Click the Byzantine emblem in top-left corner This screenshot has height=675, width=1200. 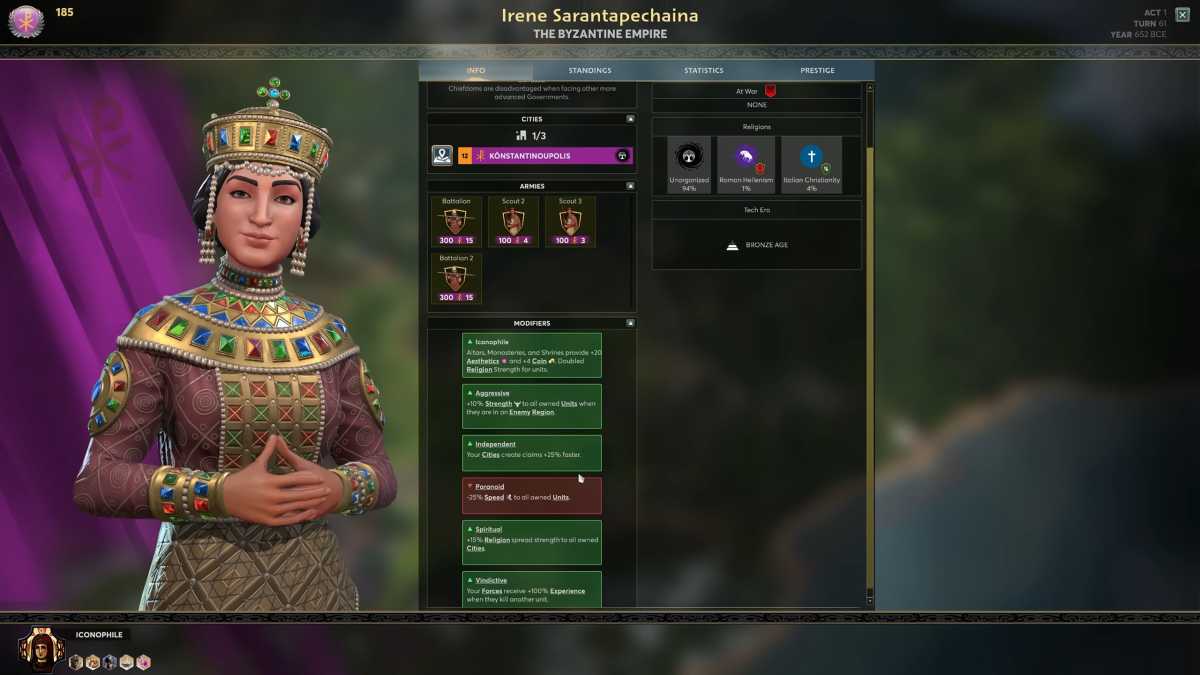[26, 21]
